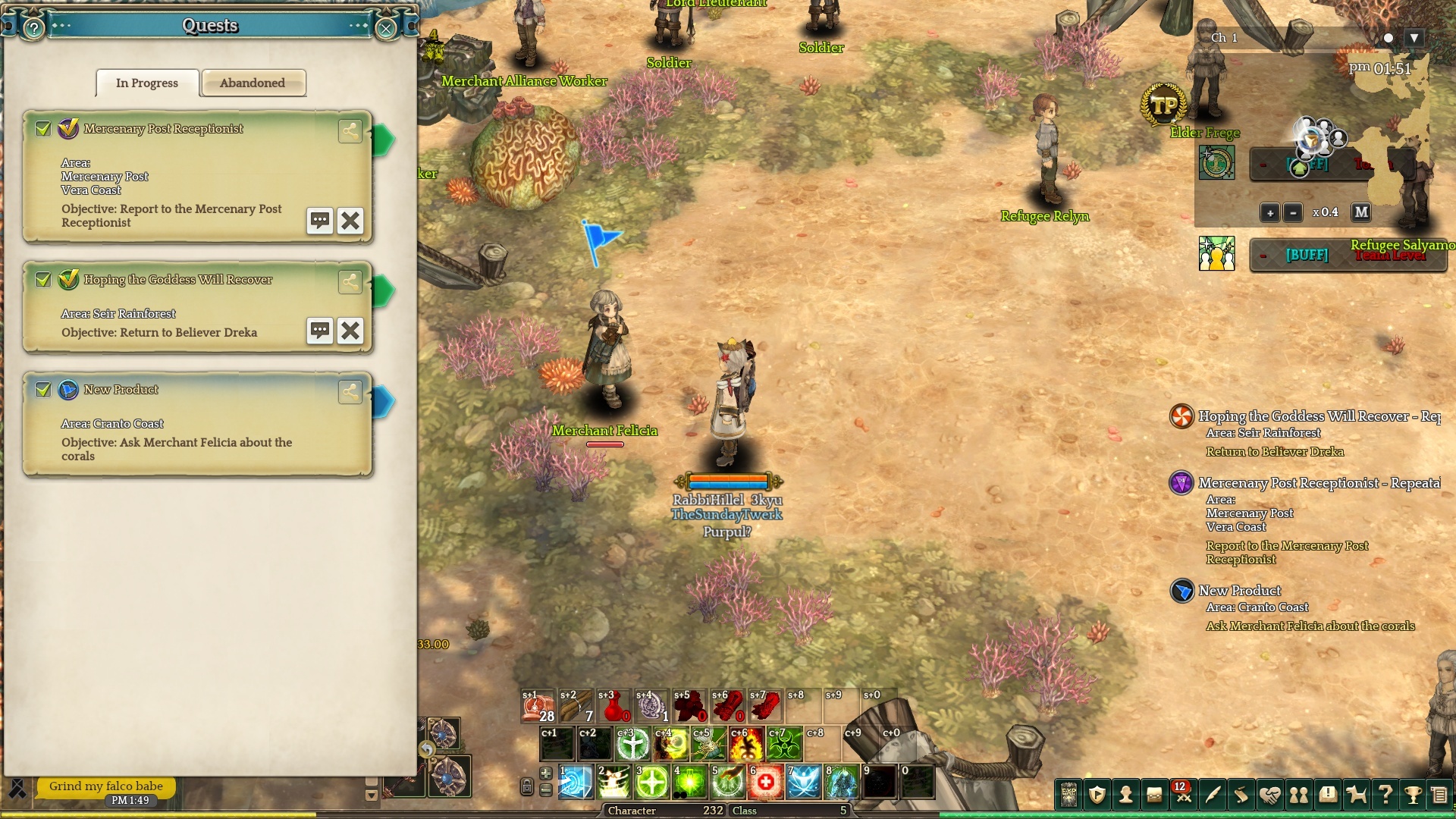Zoom out the minimap
Viewport: 1456px width, 819px height.
pos(1294,212)
